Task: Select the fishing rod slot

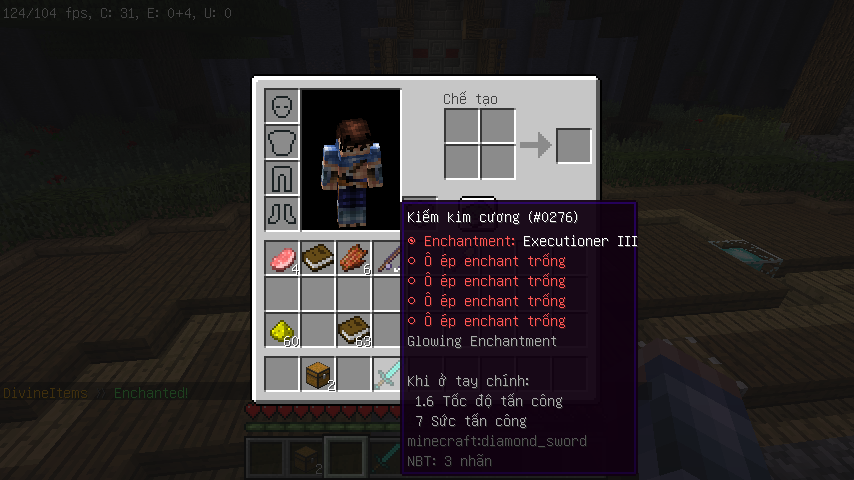Action: [x=388, y=258]
